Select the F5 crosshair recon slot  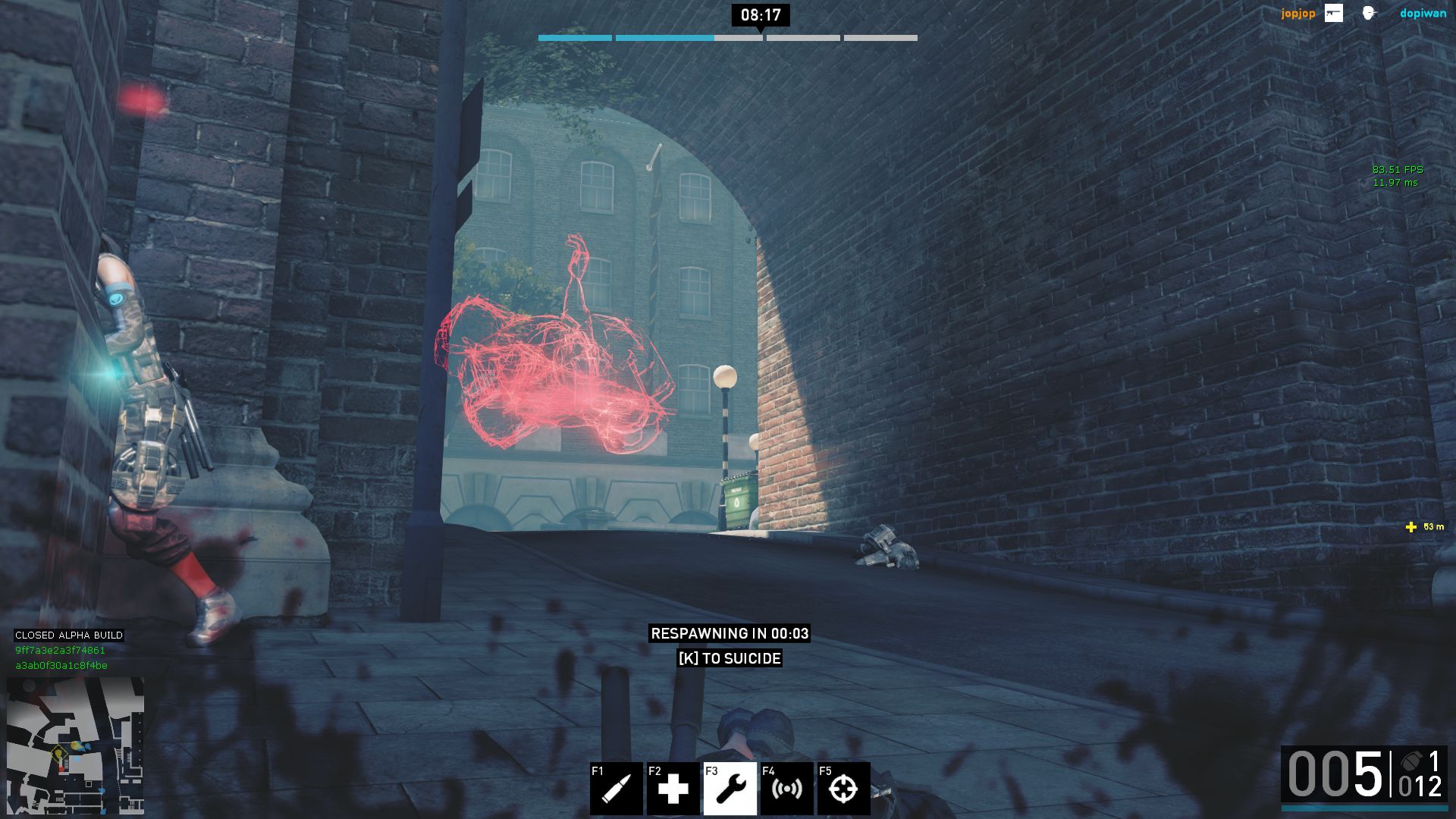click(x=843, y=789)
